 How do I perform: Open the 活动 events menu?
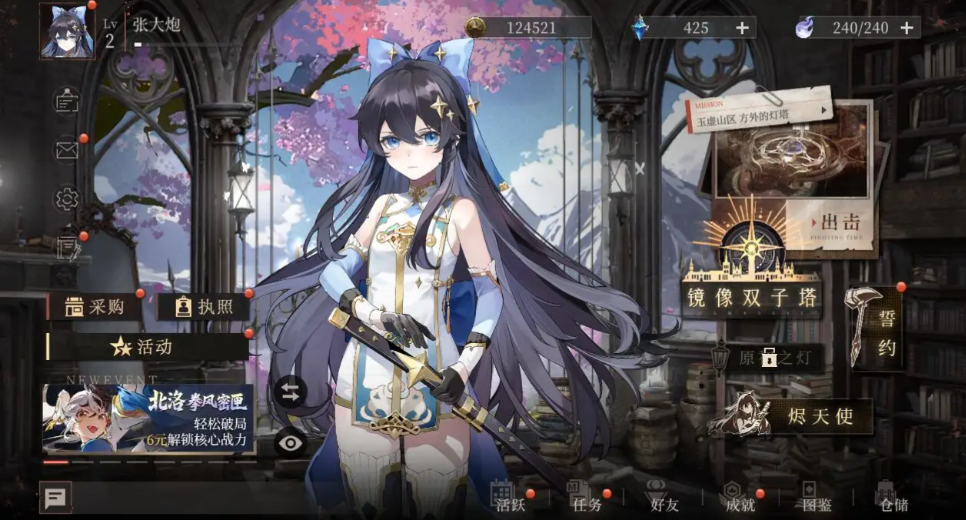(146, 347)
